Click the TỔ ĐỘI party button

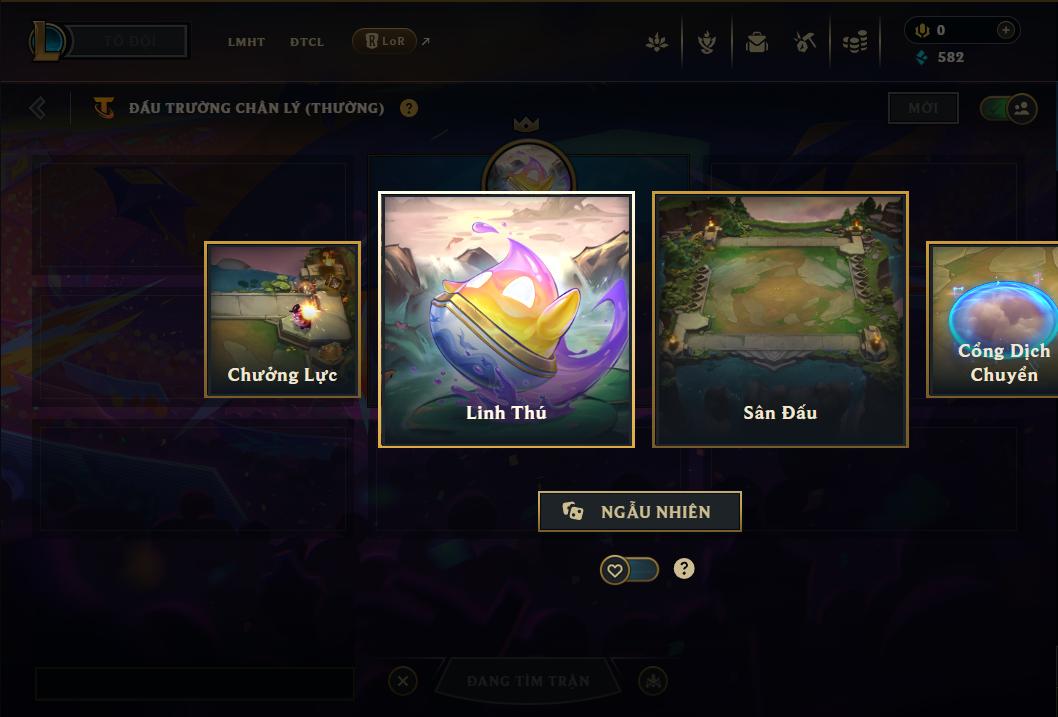click(132, 42)
